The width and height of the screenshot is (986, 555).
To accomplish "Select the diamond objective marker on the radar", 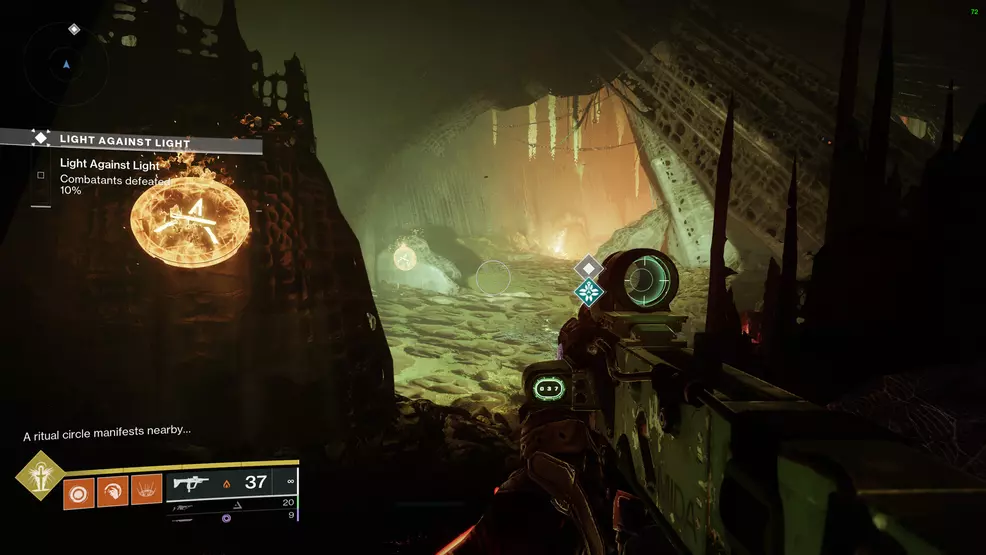I will [x=74, y=30].
